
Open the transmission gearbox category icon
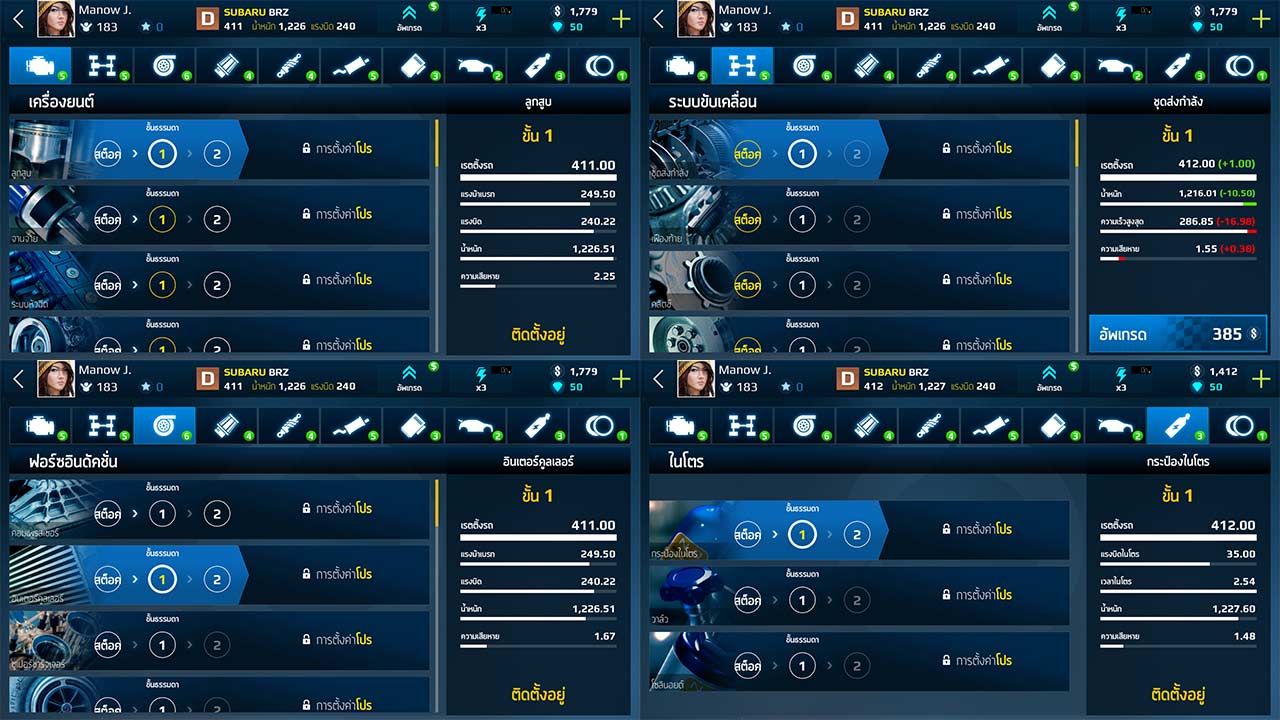(102, 65)
